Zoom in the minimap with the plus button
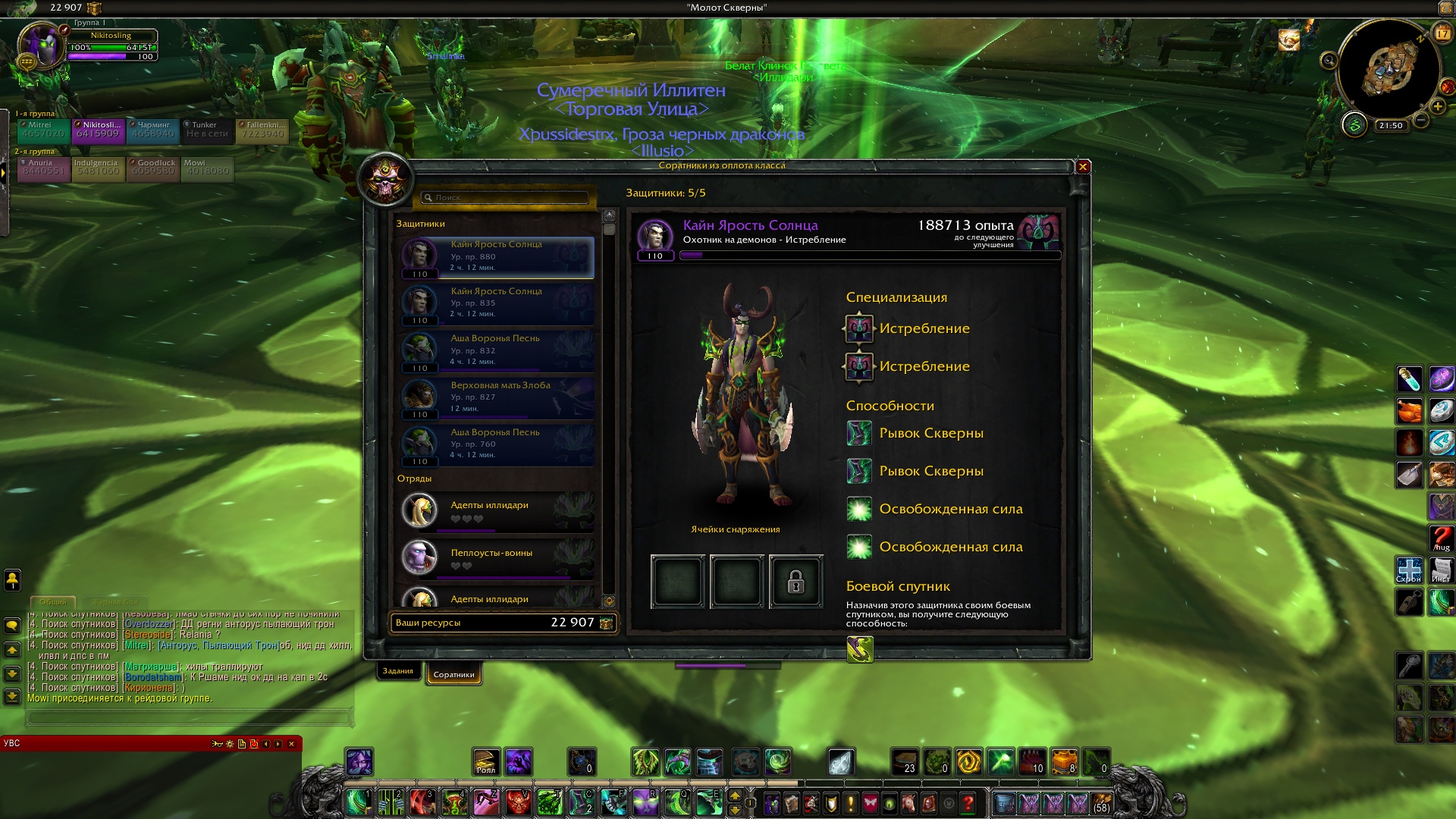 click(x=1437, y=106)
